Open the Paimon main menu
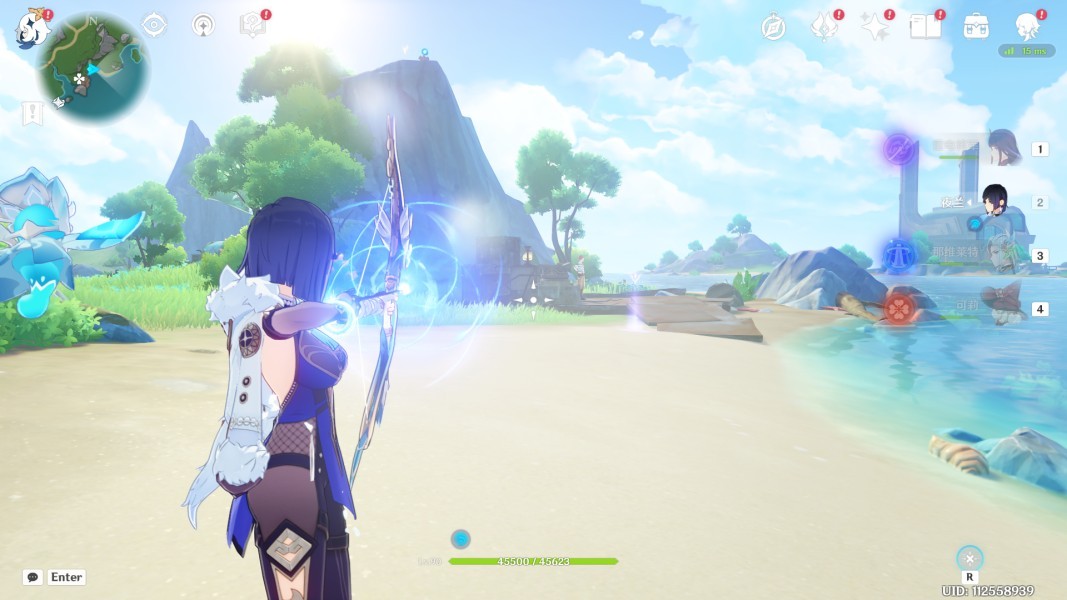This screenshot has height=600, width=1067. (32, 27)
